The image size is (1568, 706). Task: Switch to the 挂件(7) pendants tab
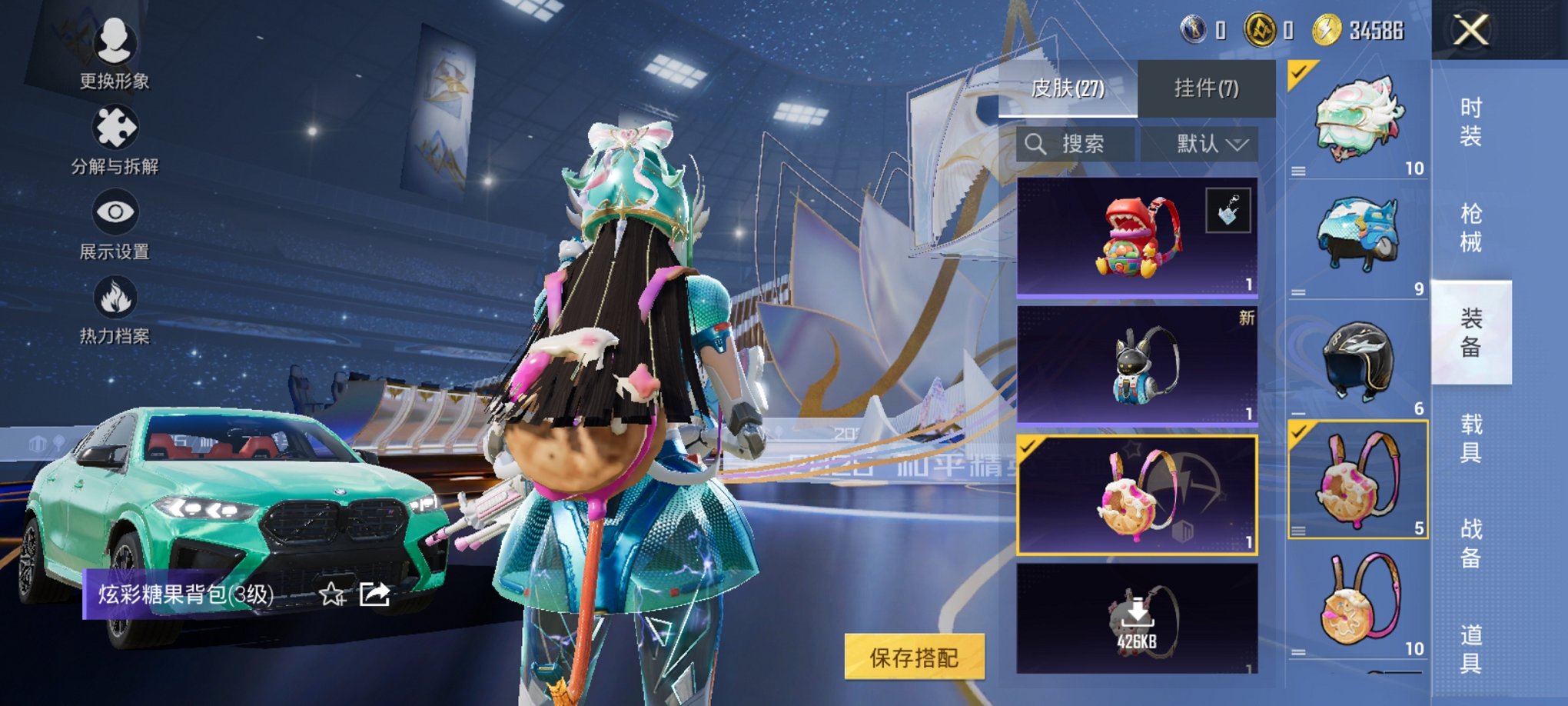(1208, 89)
